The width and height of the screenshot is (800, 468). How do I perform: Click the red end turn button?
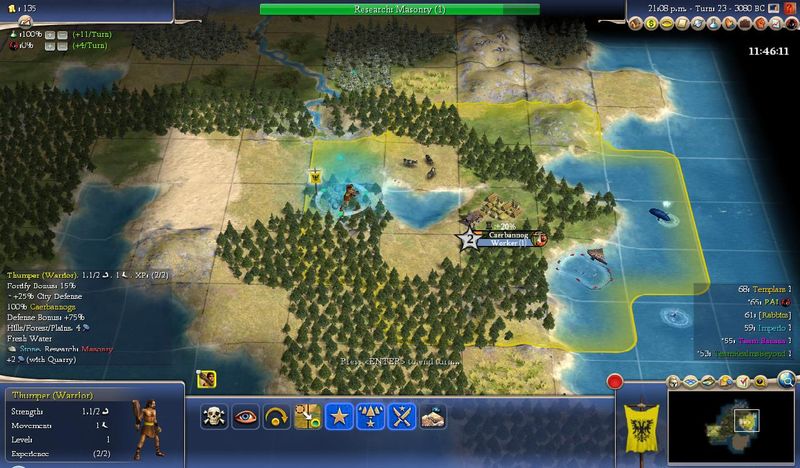[x=616, y=381]
